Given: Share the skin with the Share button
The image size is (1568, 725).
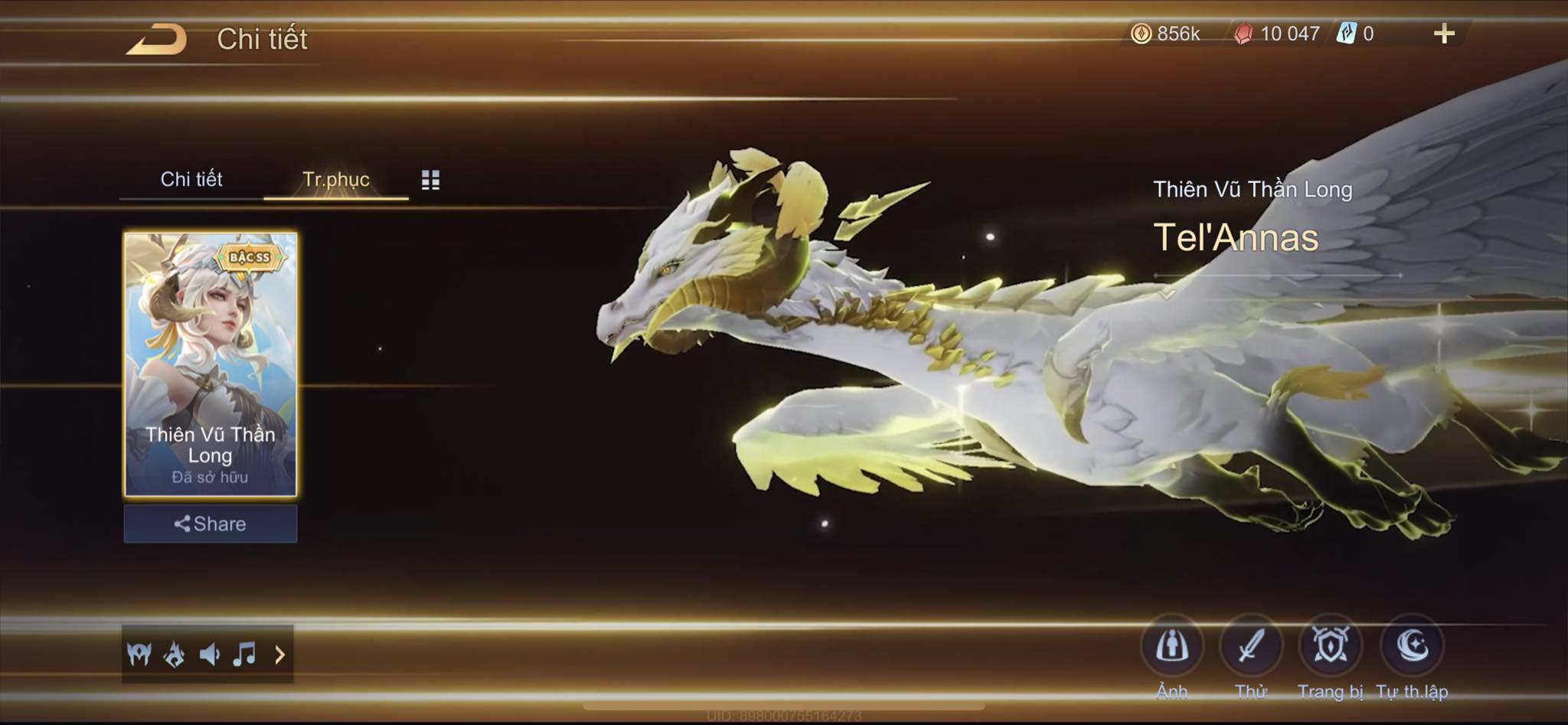Looking at the screenshot, I should [211, 524].
